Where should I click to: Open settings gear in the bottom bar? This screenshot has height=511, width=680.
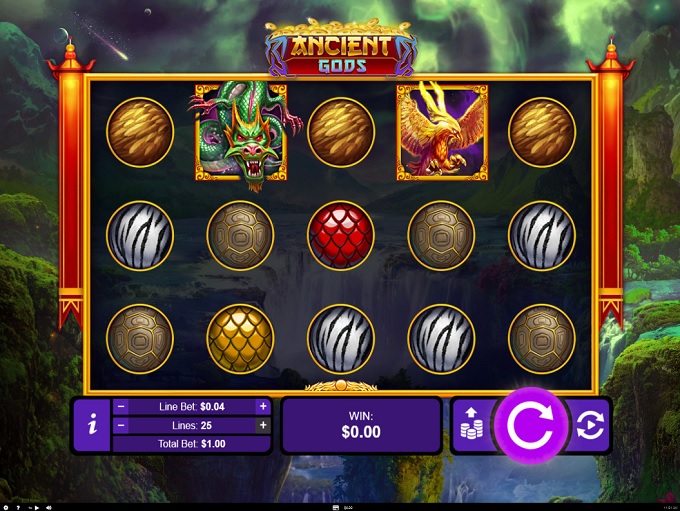coord(6,507)
